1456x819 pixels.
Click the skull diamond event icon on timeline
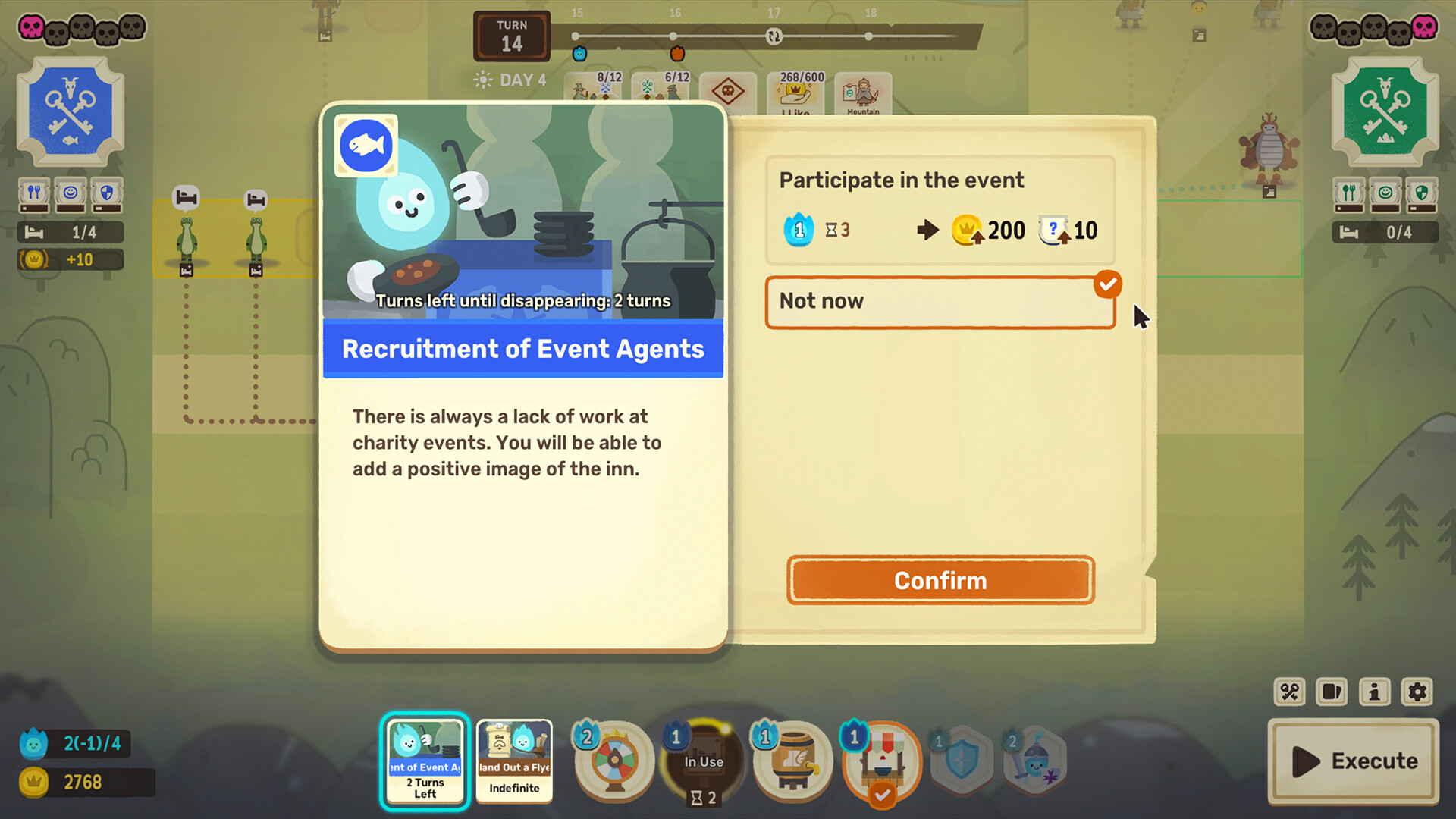pos(727,89)
